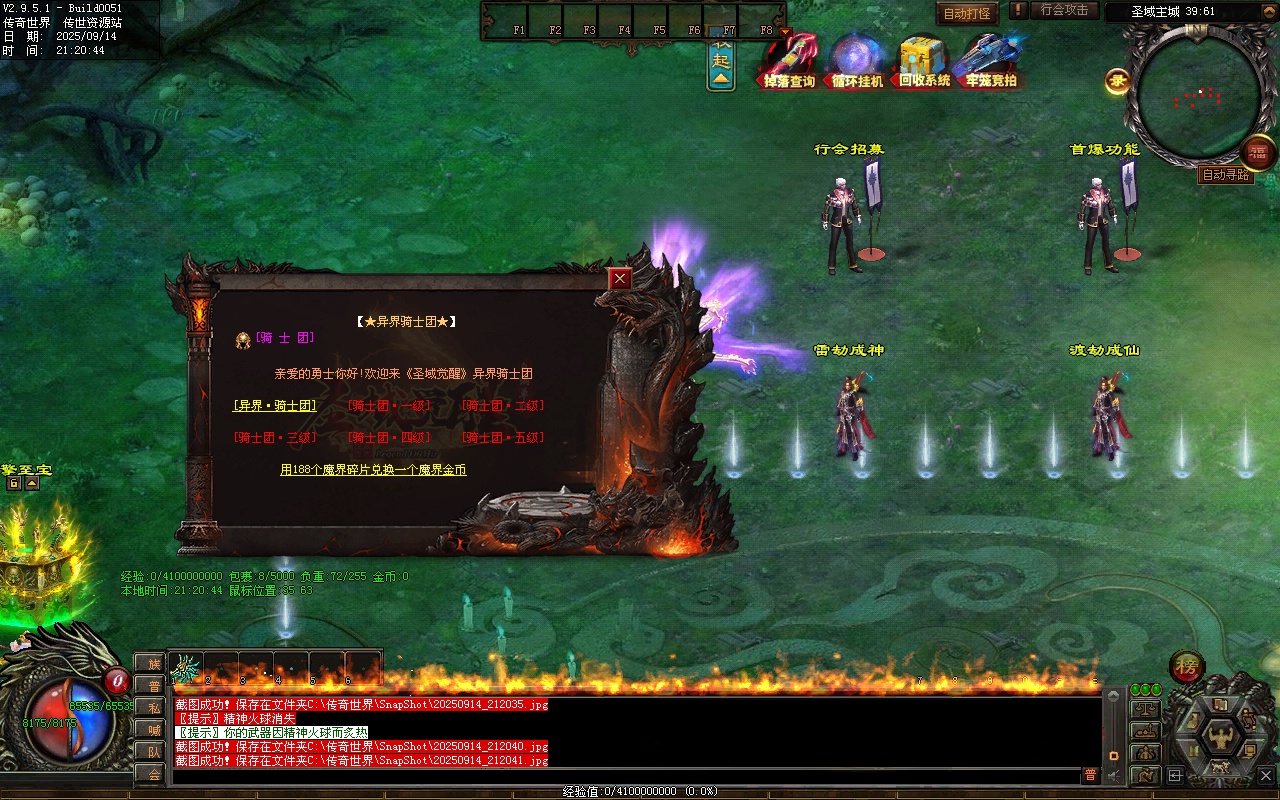This screenshot has height=800, width=1280.
Task: Open the 牢笼竞拍 auction icon
Action: (x=990, y=60)
